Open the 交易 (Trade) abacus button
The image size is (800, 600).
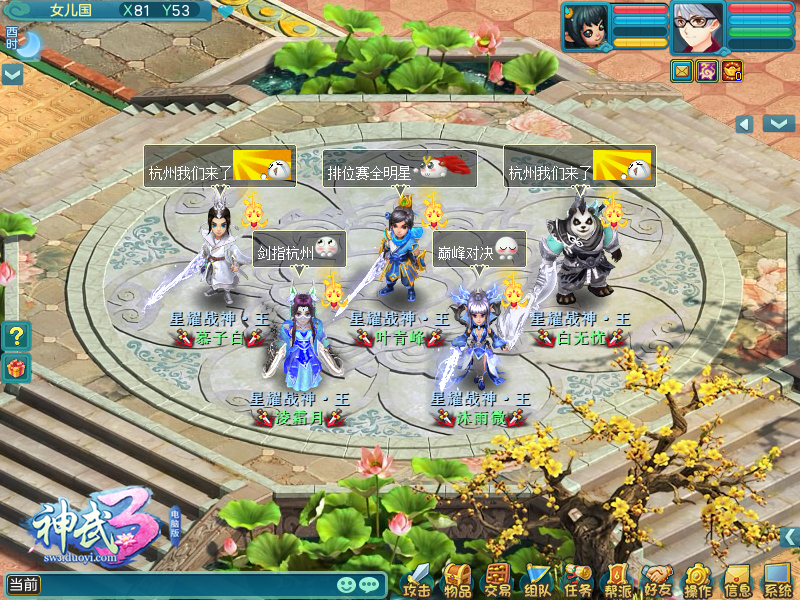point(497,578)
